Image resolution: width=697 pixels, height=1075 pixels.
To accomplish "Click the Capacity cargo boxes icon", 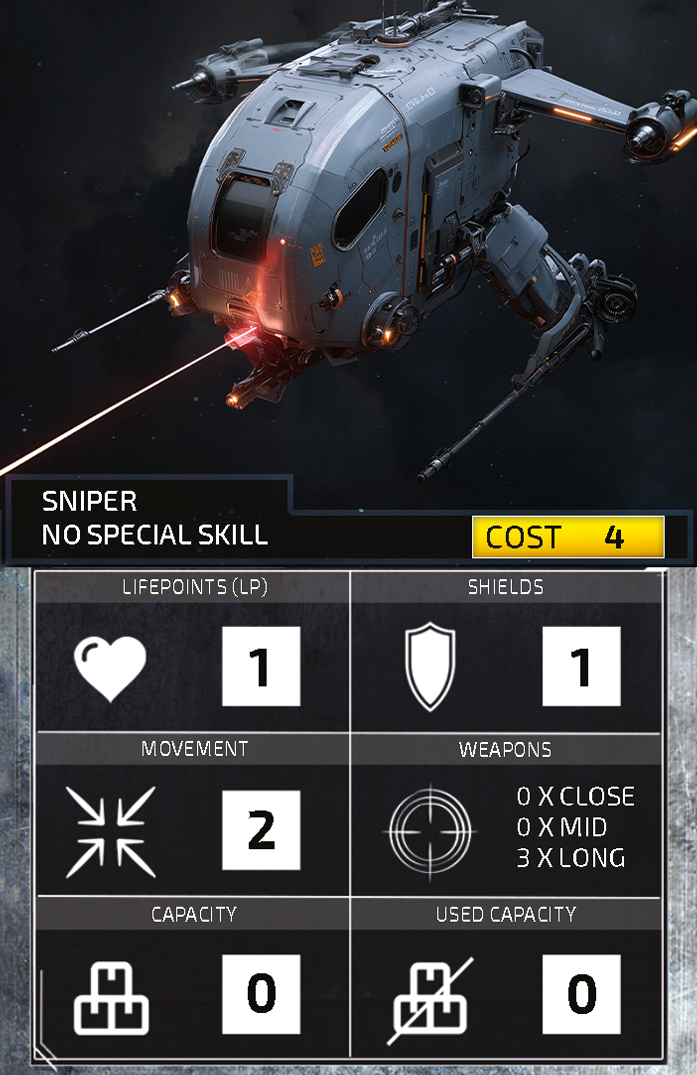I will [111, 997].
